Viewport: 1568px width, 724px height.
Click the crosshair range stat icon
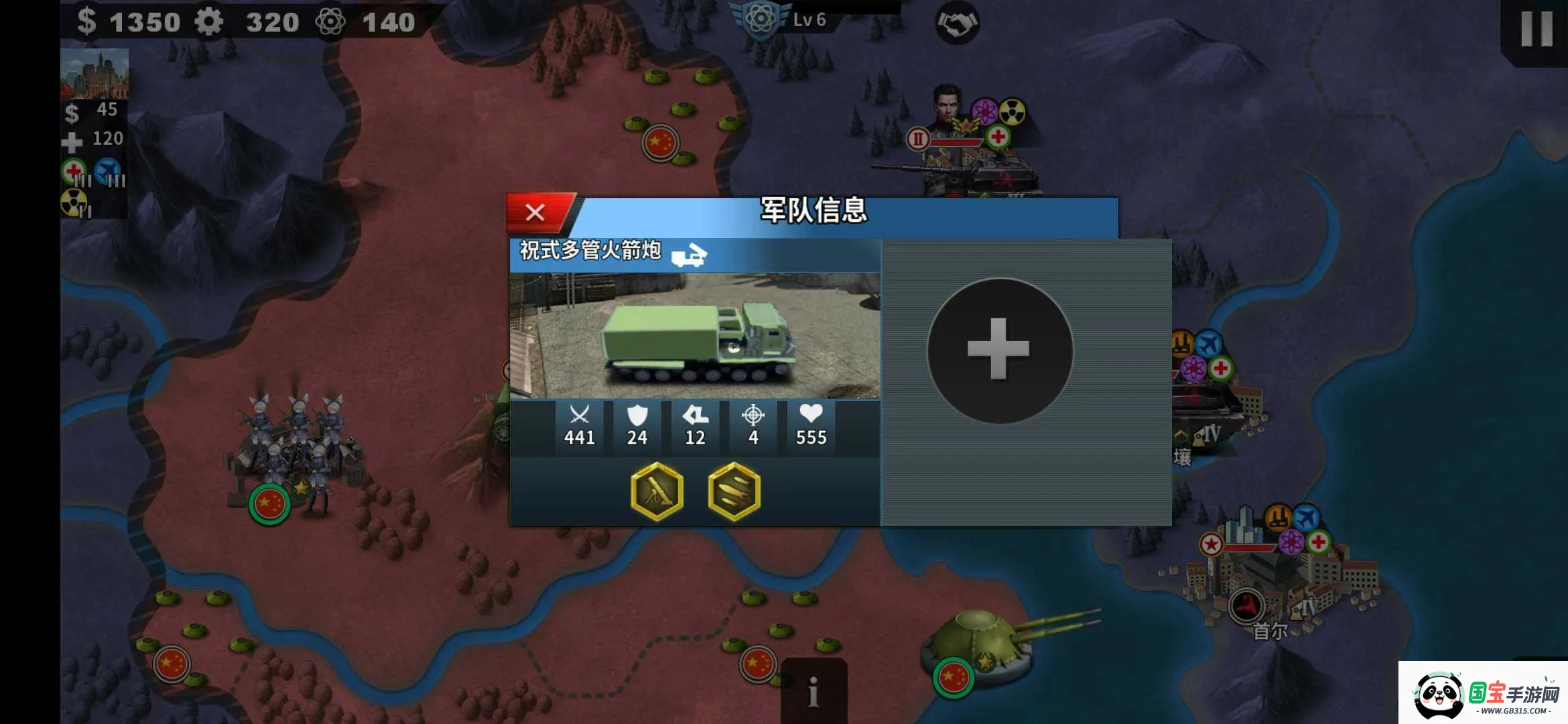tap(753, 414)
